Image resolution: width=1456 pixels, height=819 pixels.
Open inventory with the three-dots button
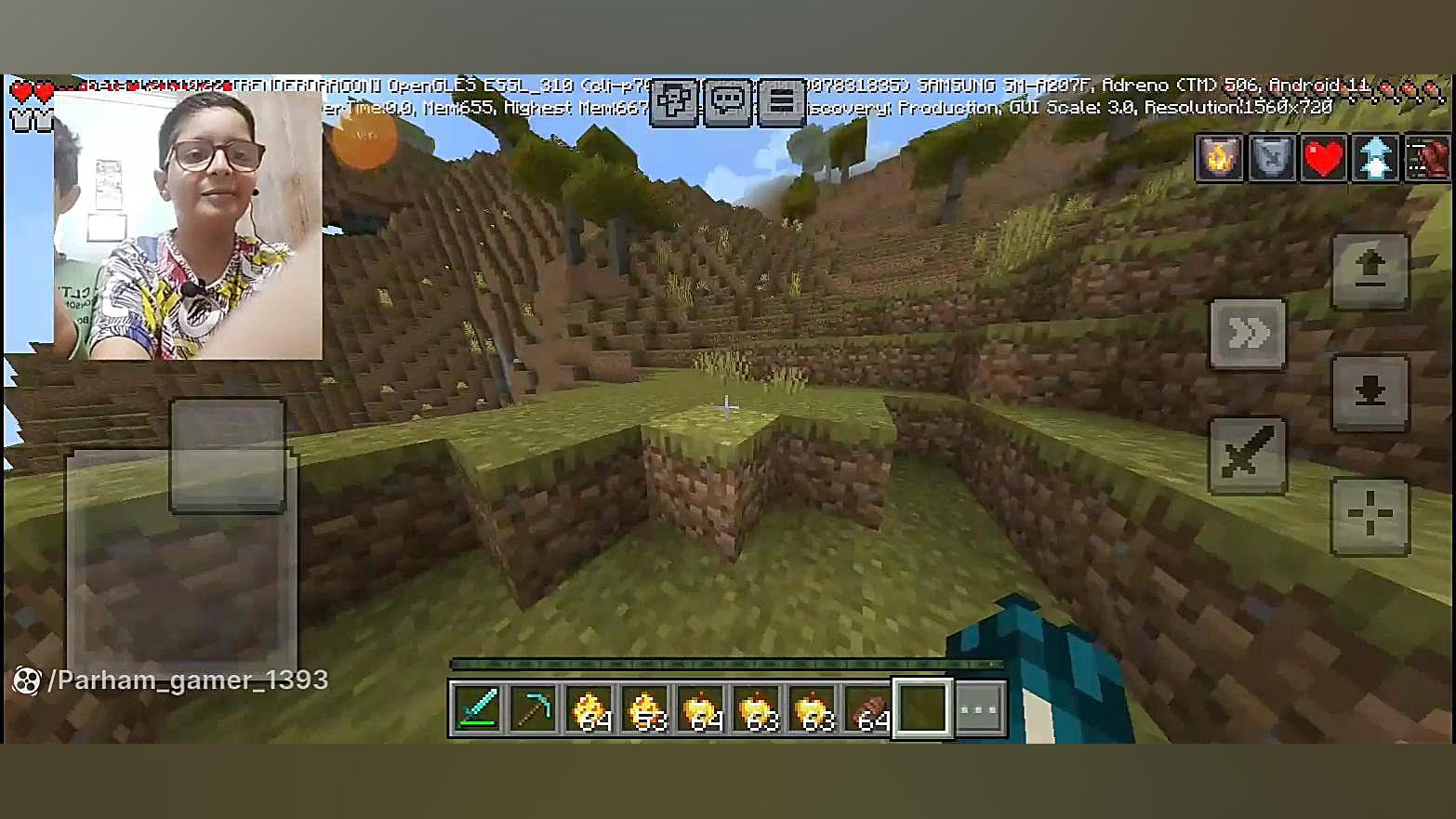979,709
